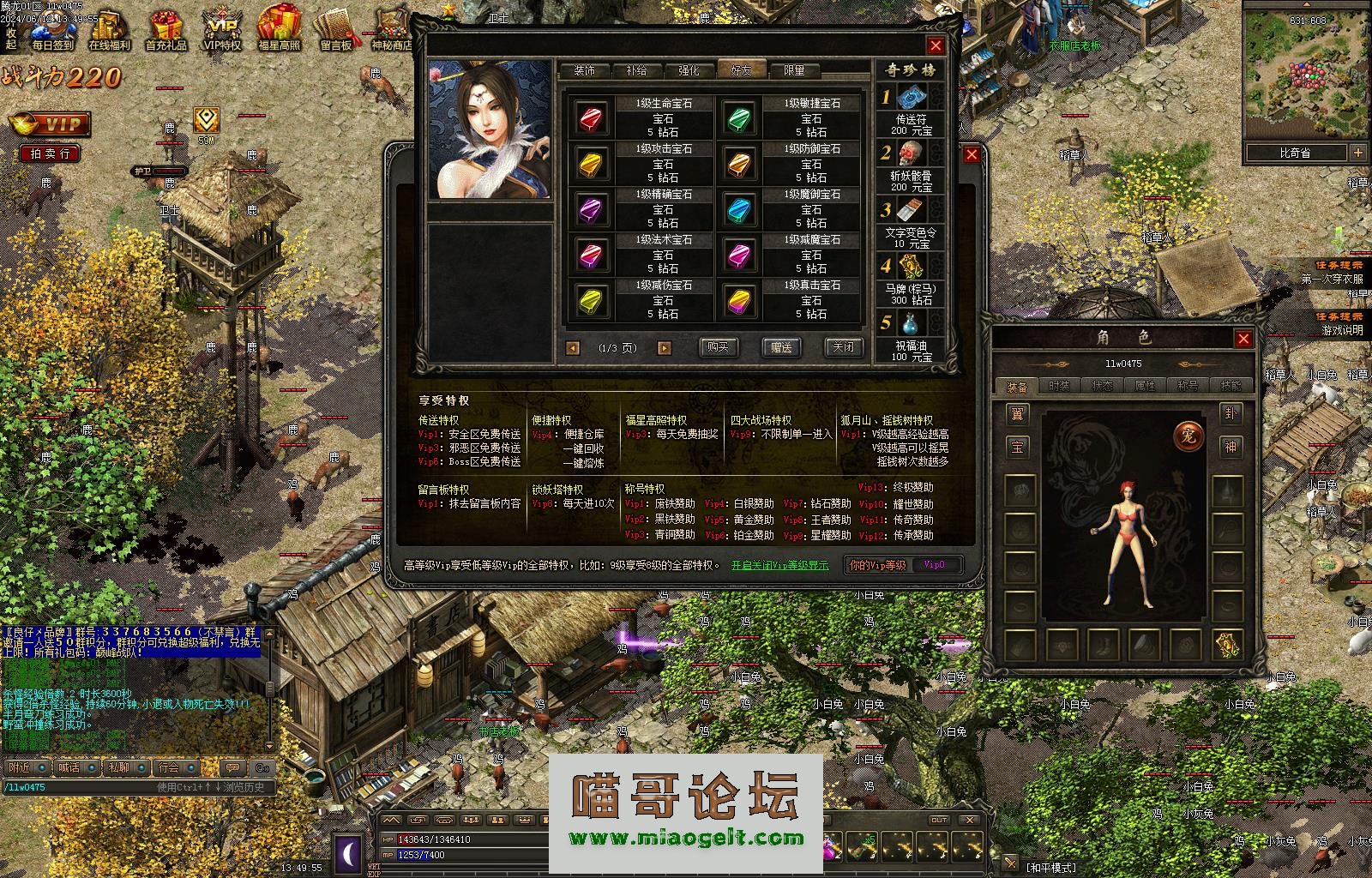Click the 关闭 button in the shop

[x=843, y=347]
